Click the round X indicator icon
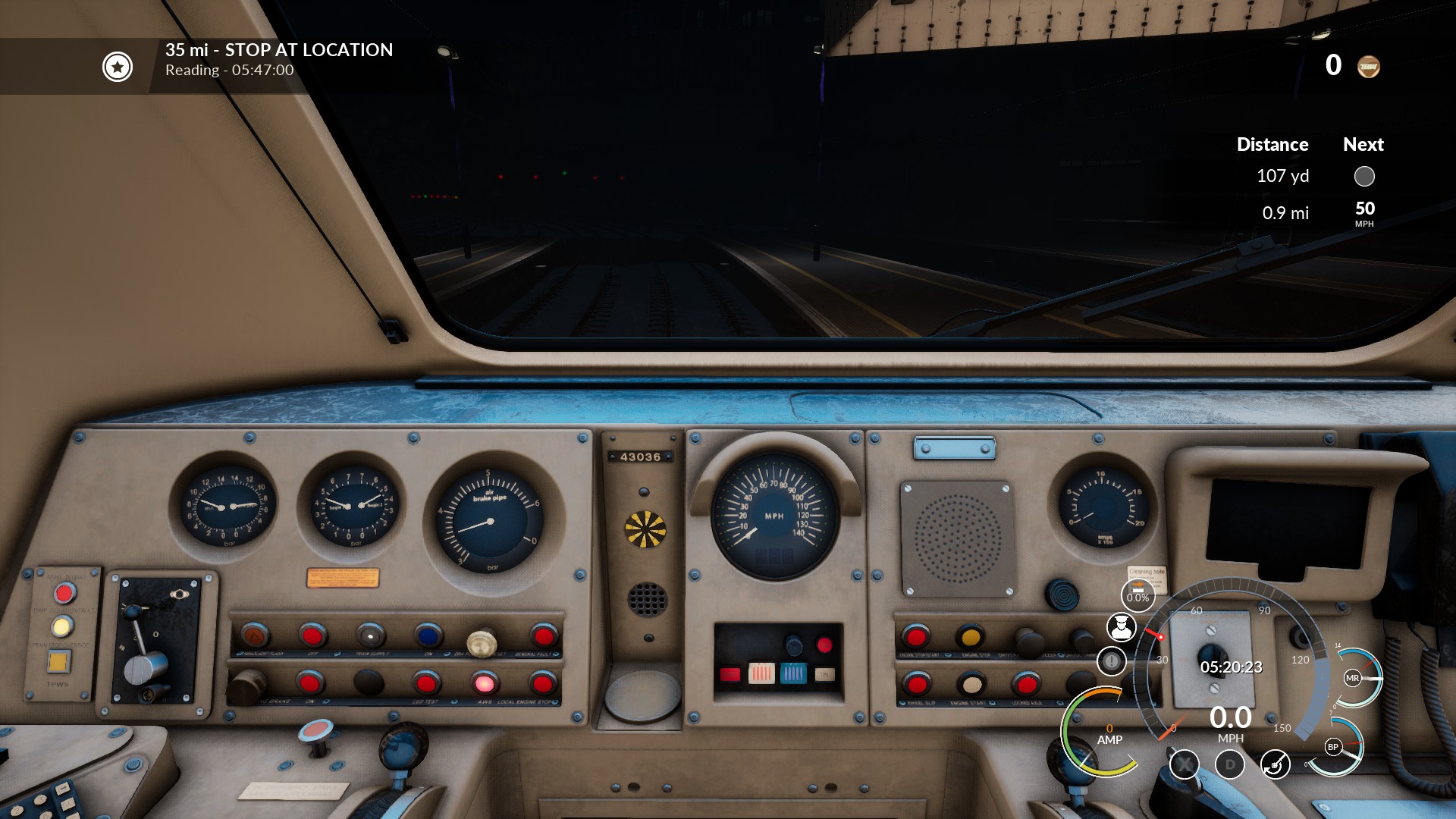The width and height of the screenshot is (1456, 819). (x=1184, y=764)
